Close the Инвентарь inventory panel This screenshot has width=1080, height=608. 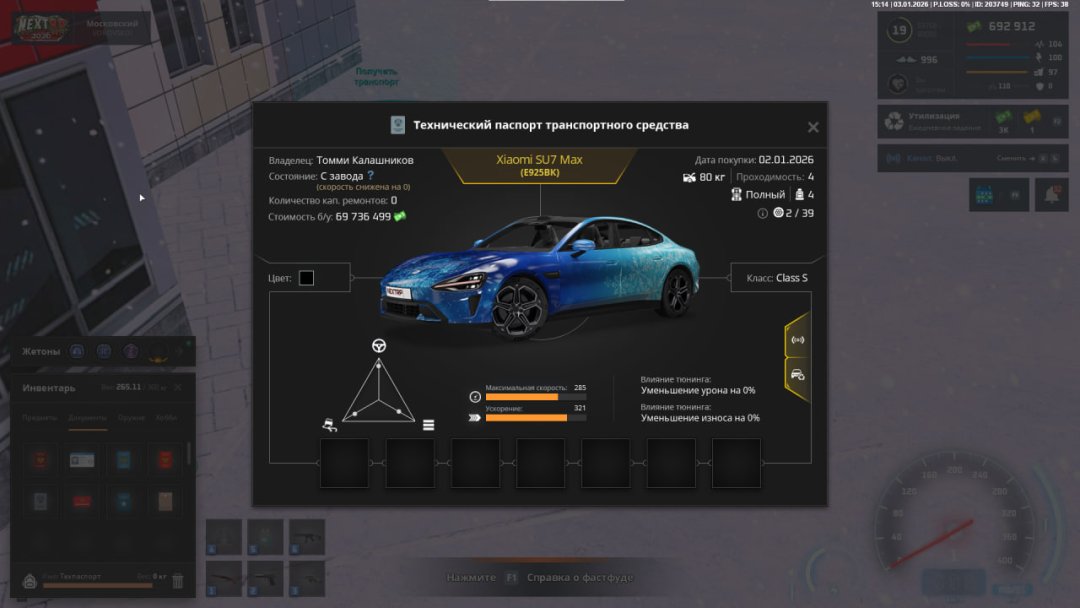(x=178, y=387)
